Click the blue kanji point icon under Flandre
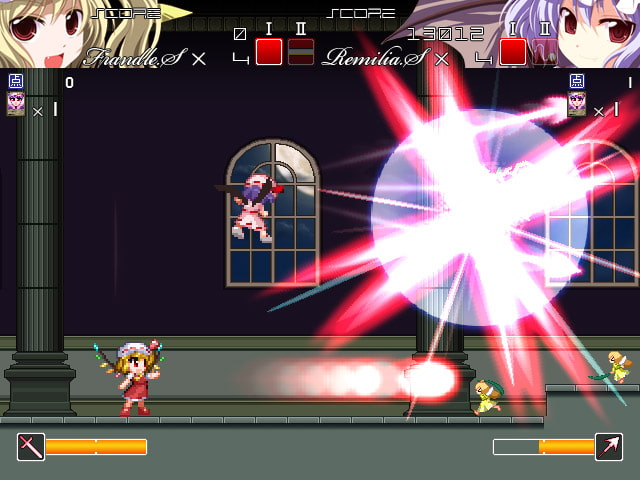The image size is (640, 480). click(16, 82)
